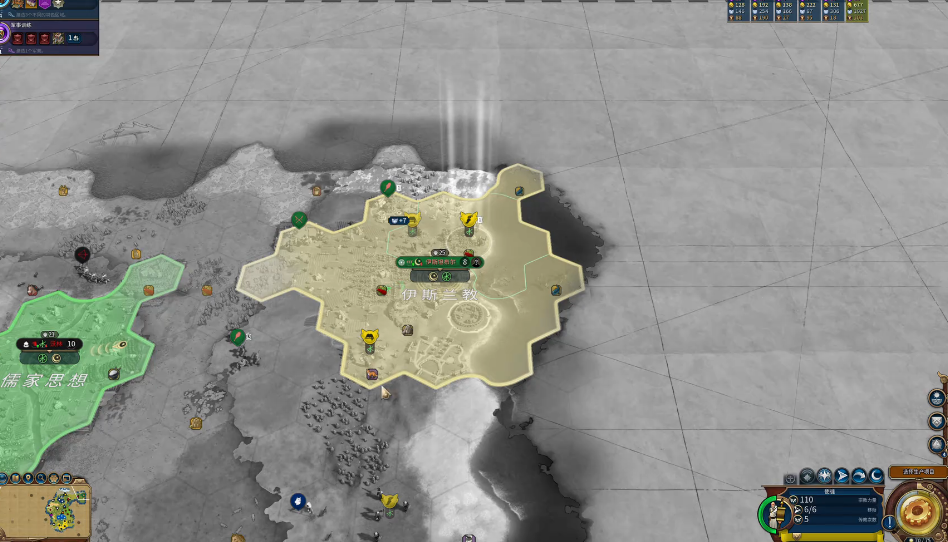The width and height of the screenshot is (948, 542).
Task: Choose the arrow move unit action
Action: point(841,476)
